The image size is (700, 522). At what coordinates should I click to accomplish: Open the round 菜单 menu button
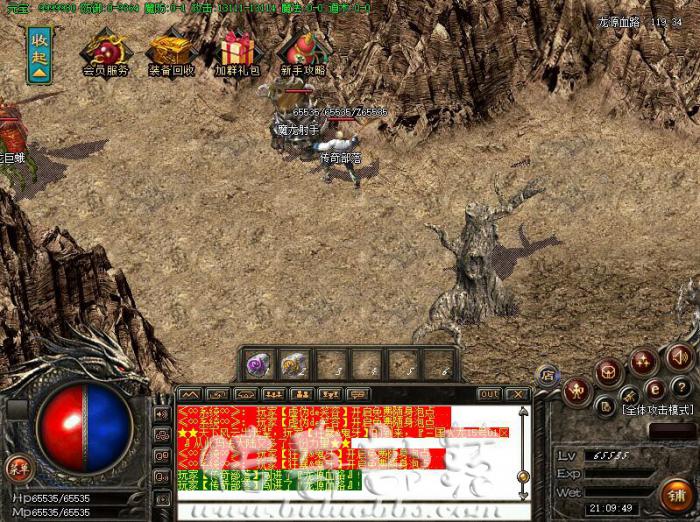click(x=19, y=468)
